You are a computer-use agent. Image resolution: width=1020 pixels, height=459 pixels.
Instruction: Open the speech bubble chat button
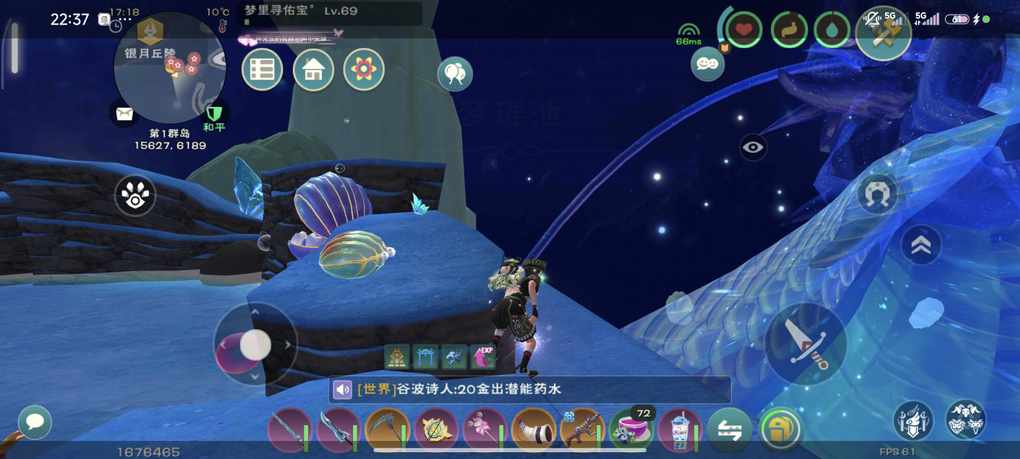tap(35, 422)
